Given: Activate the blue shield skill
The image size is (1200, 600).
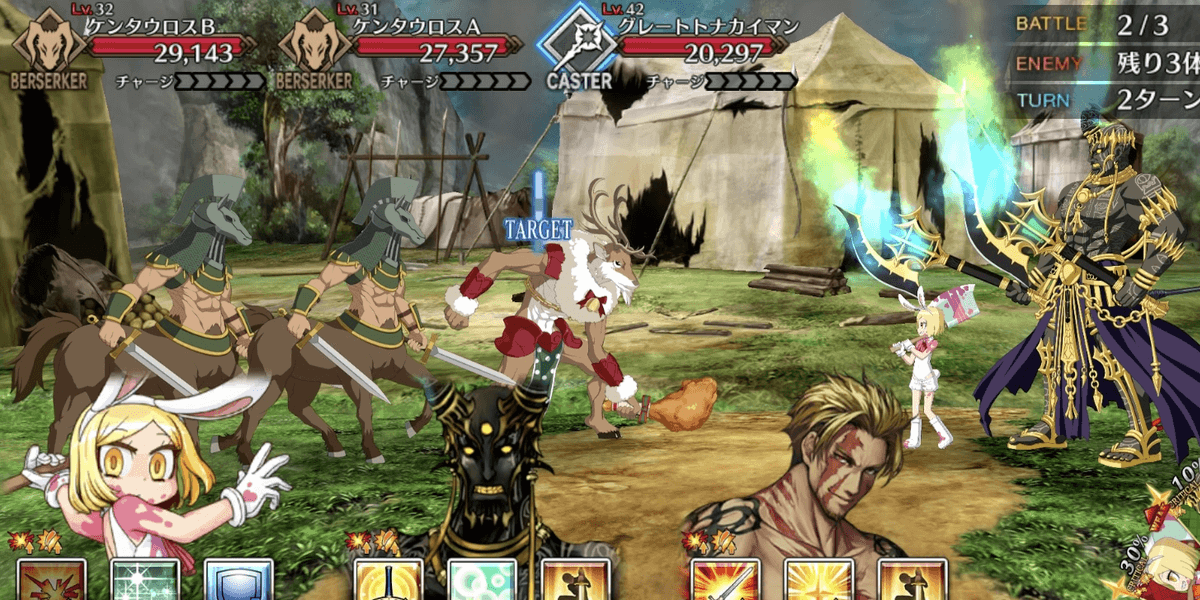Looking at the screenshot, I should [x=238, y=581].
